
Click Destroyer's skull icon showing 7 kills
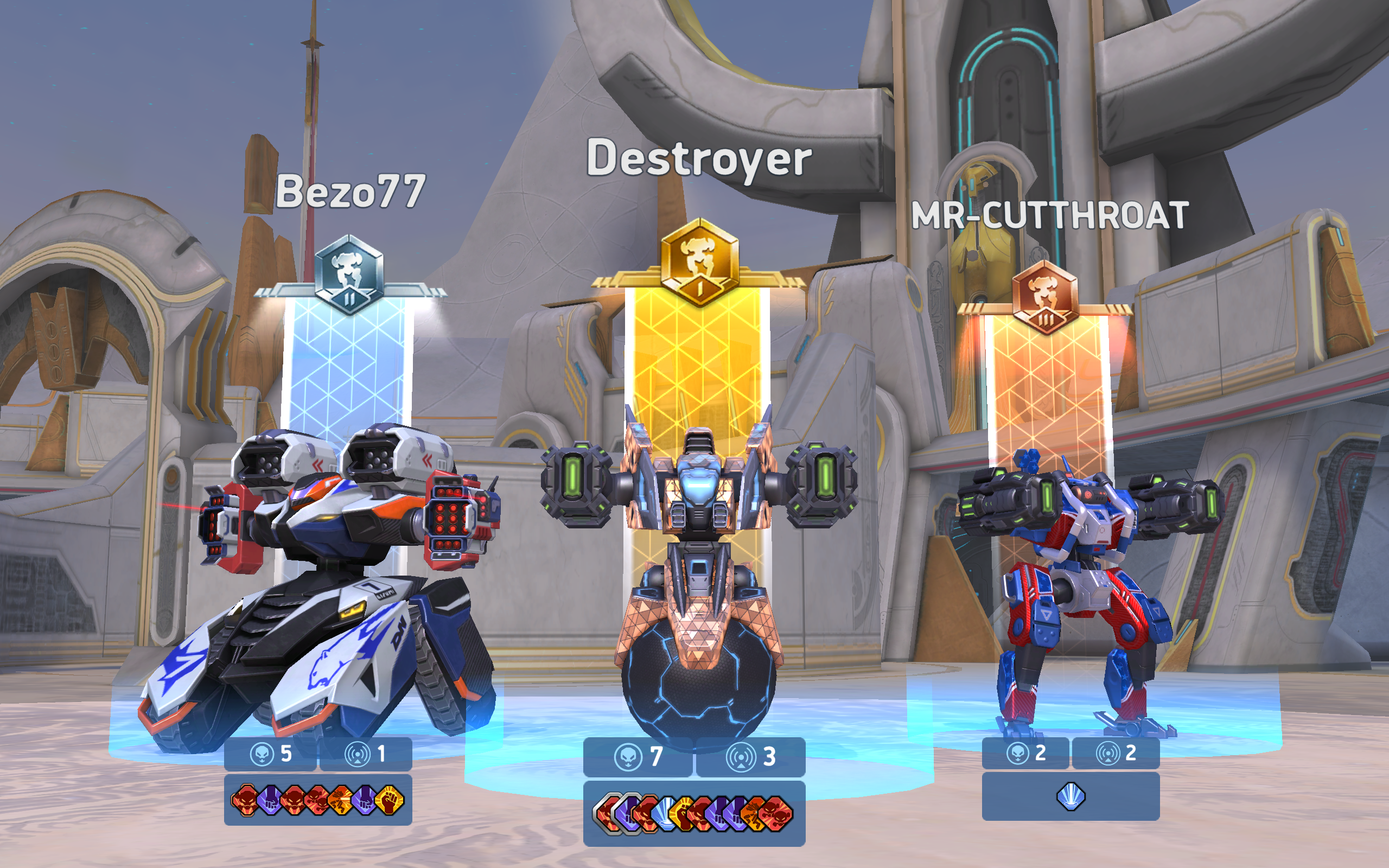point(628,757)
